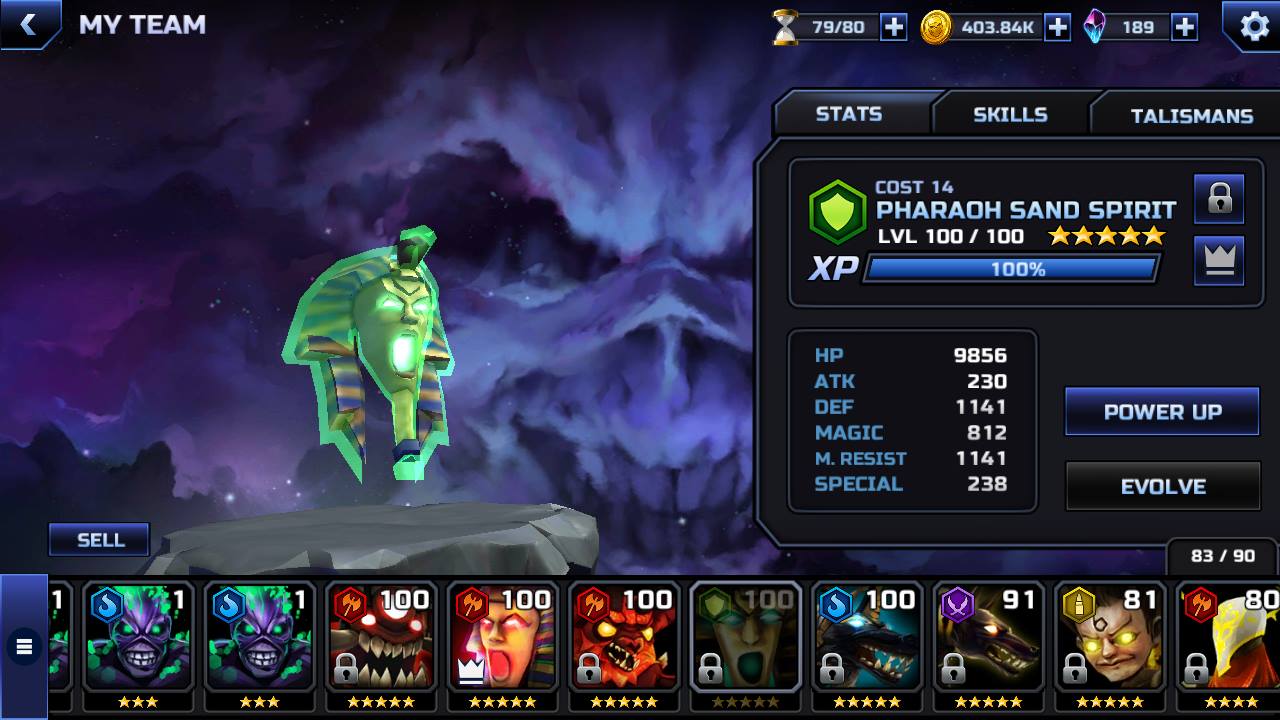Image resolution: width=1280 pixels, height=720 pixels.
Task: Select the level 91 jackal character
Action: [988, 640]
